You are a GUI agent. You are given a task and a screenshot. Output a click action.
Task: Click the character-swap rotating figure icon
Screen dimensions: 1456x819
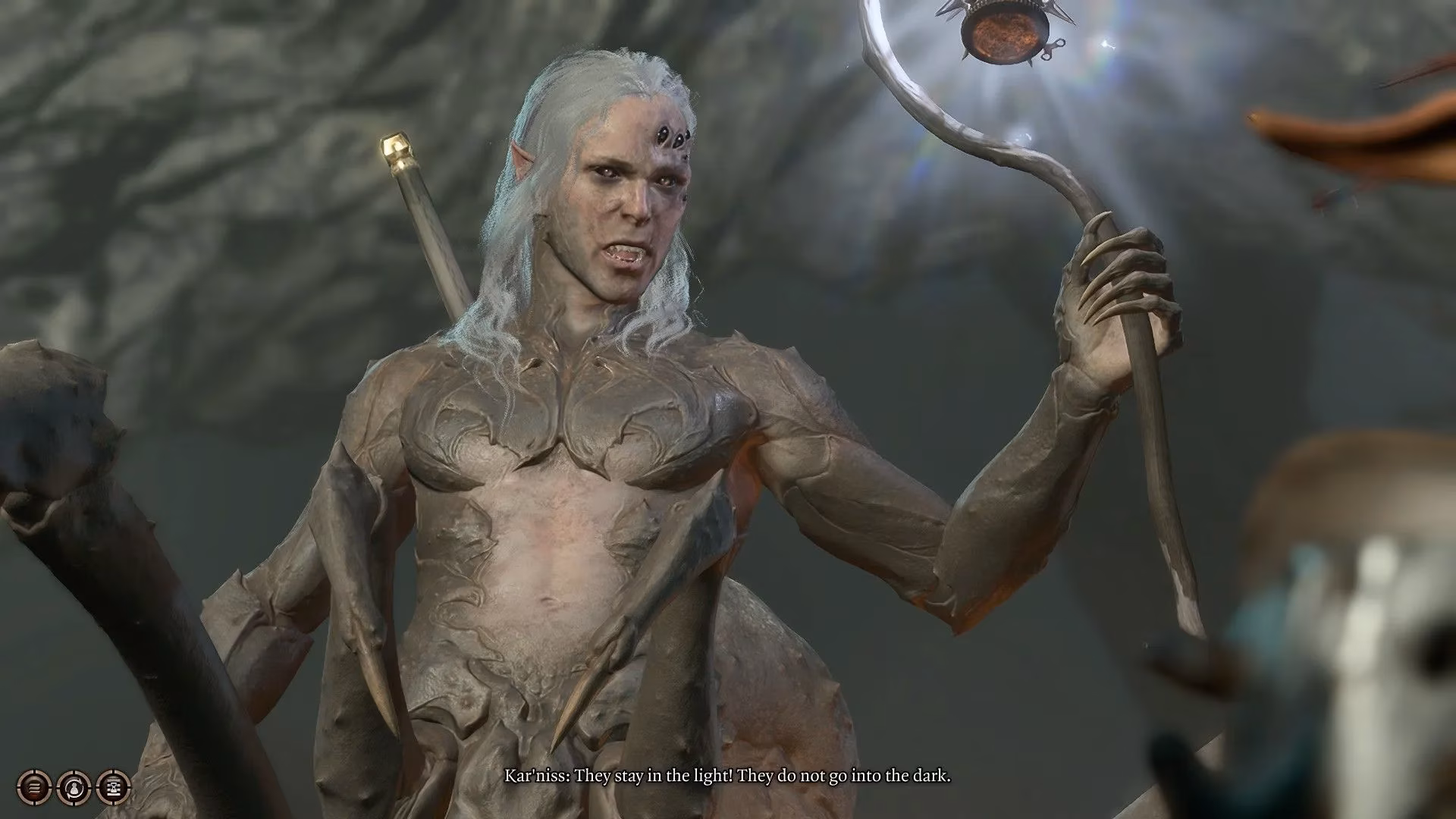pos(76,786)
